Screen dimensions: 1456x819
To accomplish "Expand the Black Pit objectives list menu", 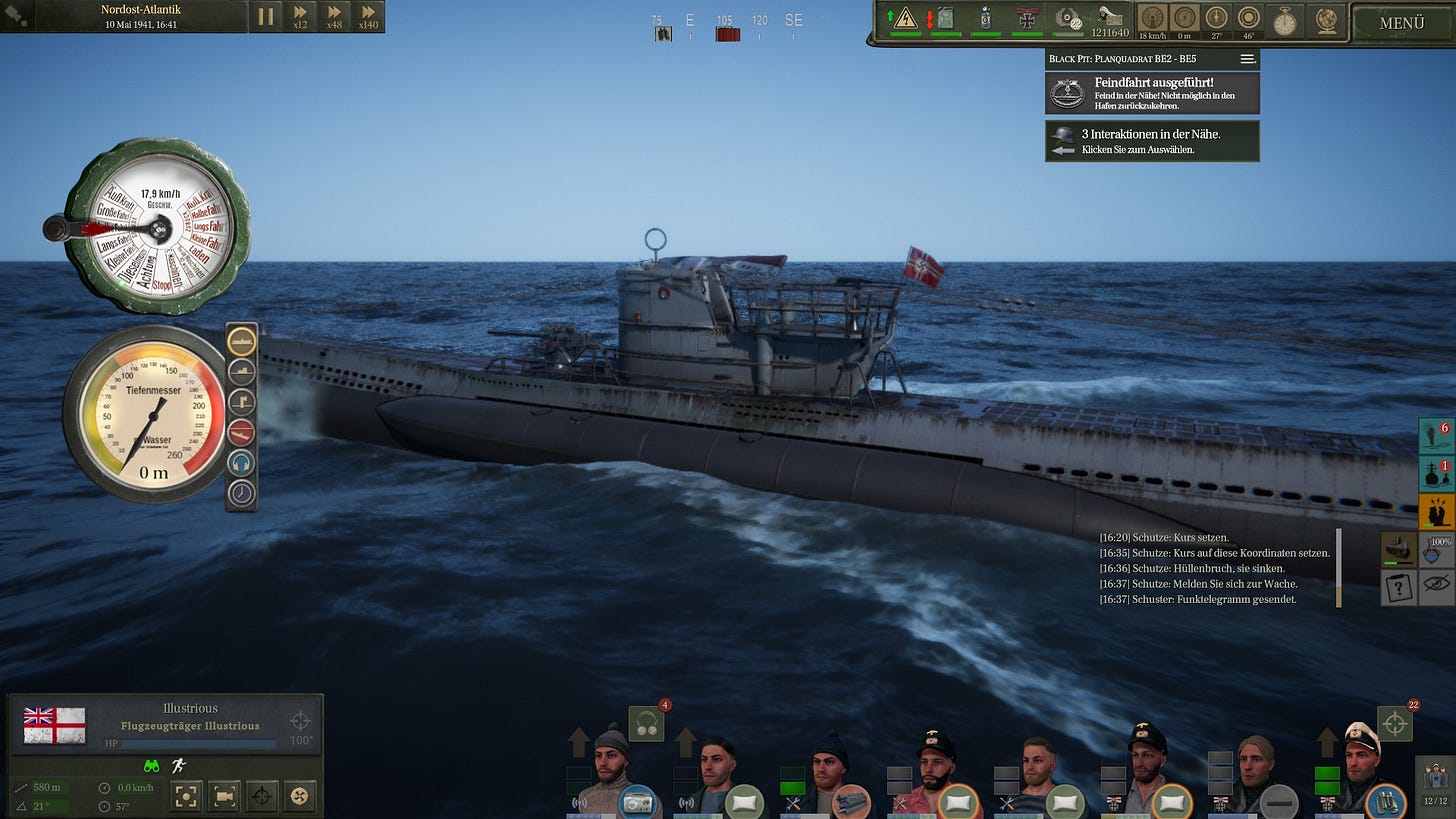I will (1247, 59).
